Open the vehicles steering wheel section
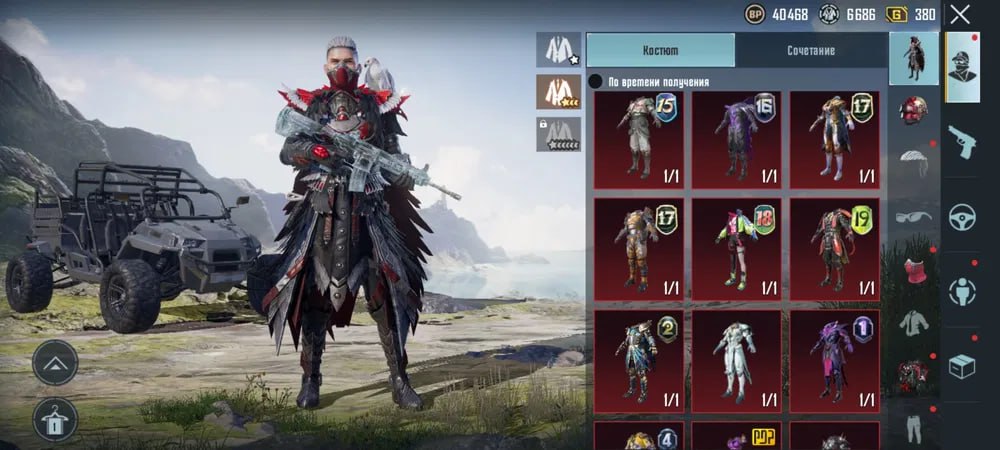Image resolution: width=1000 pixels, height=450 pixels. (x=963, y=215)
